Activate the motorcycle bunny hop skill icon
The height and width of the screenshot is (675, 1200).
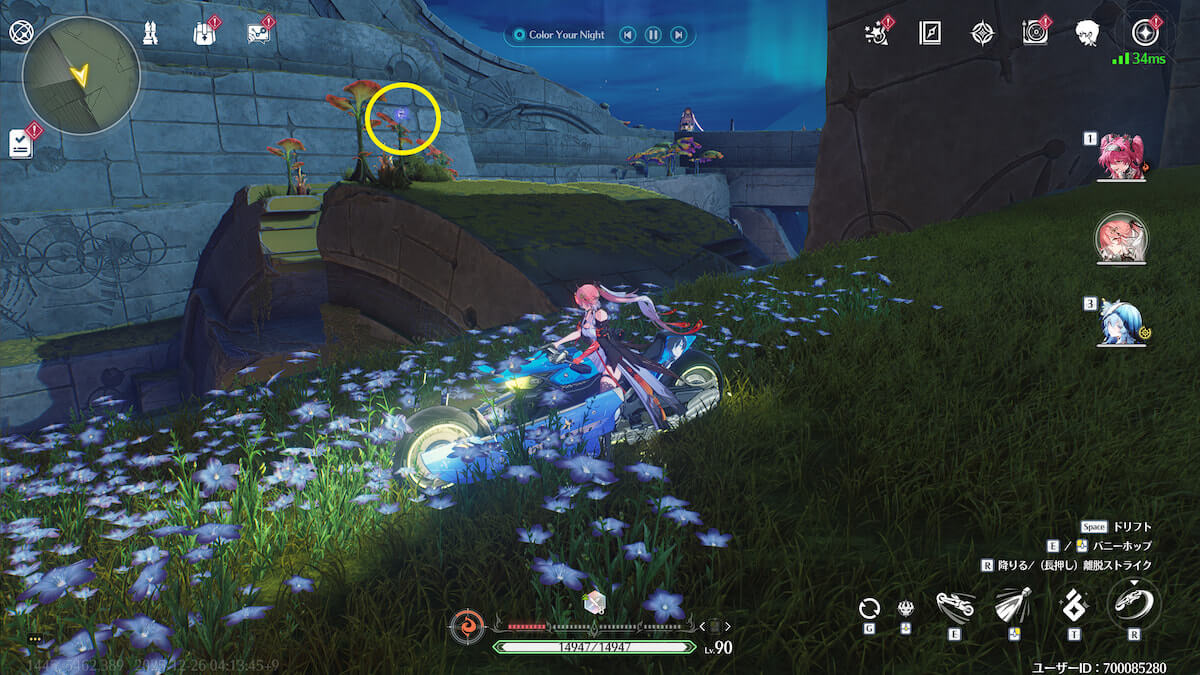956,606
